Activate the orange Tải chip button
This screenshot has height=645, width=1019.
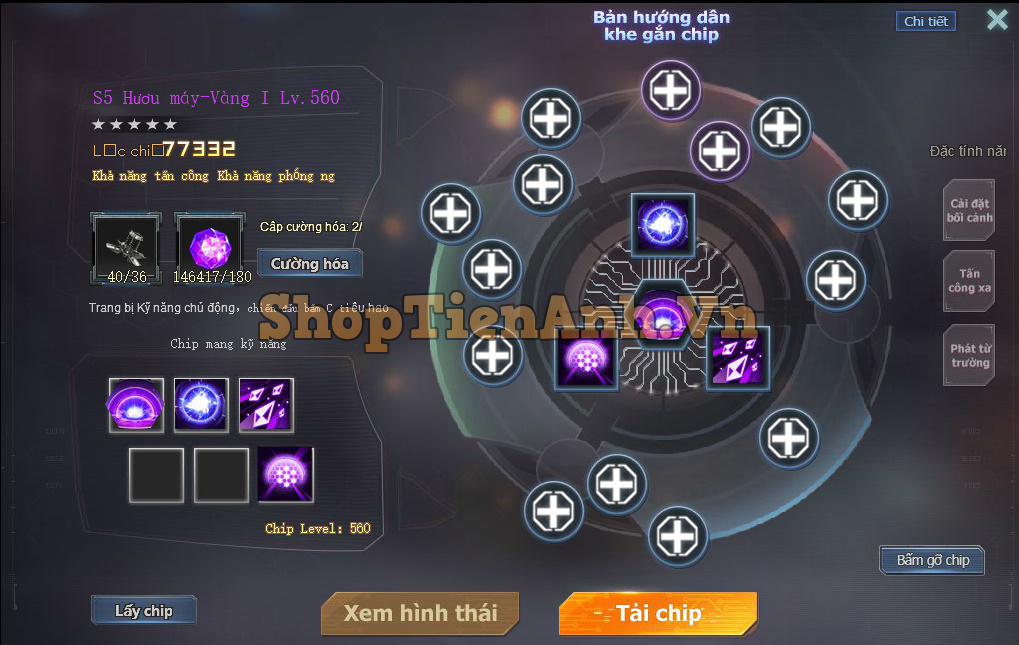[658, 613]
